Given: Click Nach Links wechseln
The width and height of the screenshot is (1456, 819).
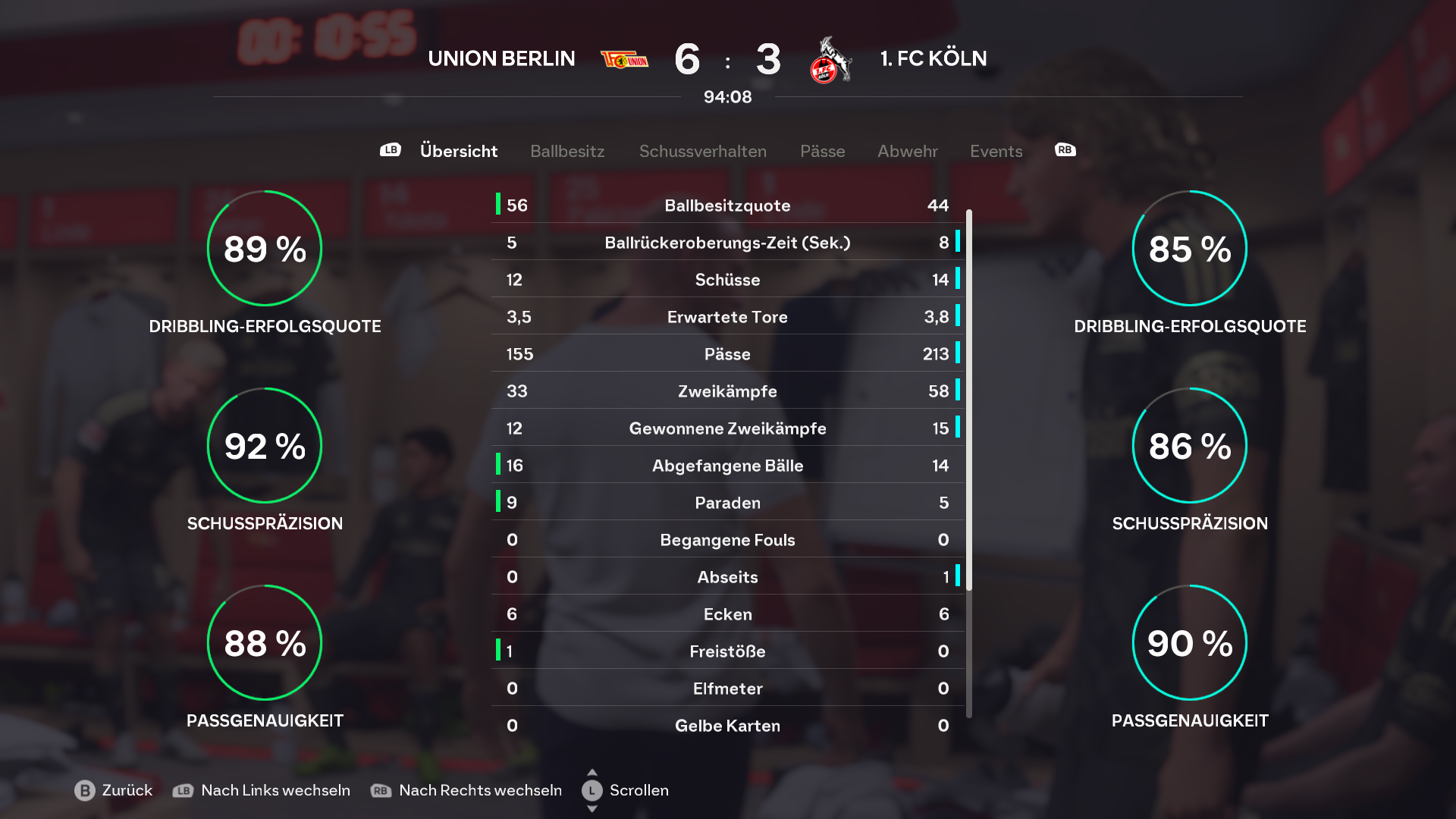Looking at the screenshot, I should point(262,790).
